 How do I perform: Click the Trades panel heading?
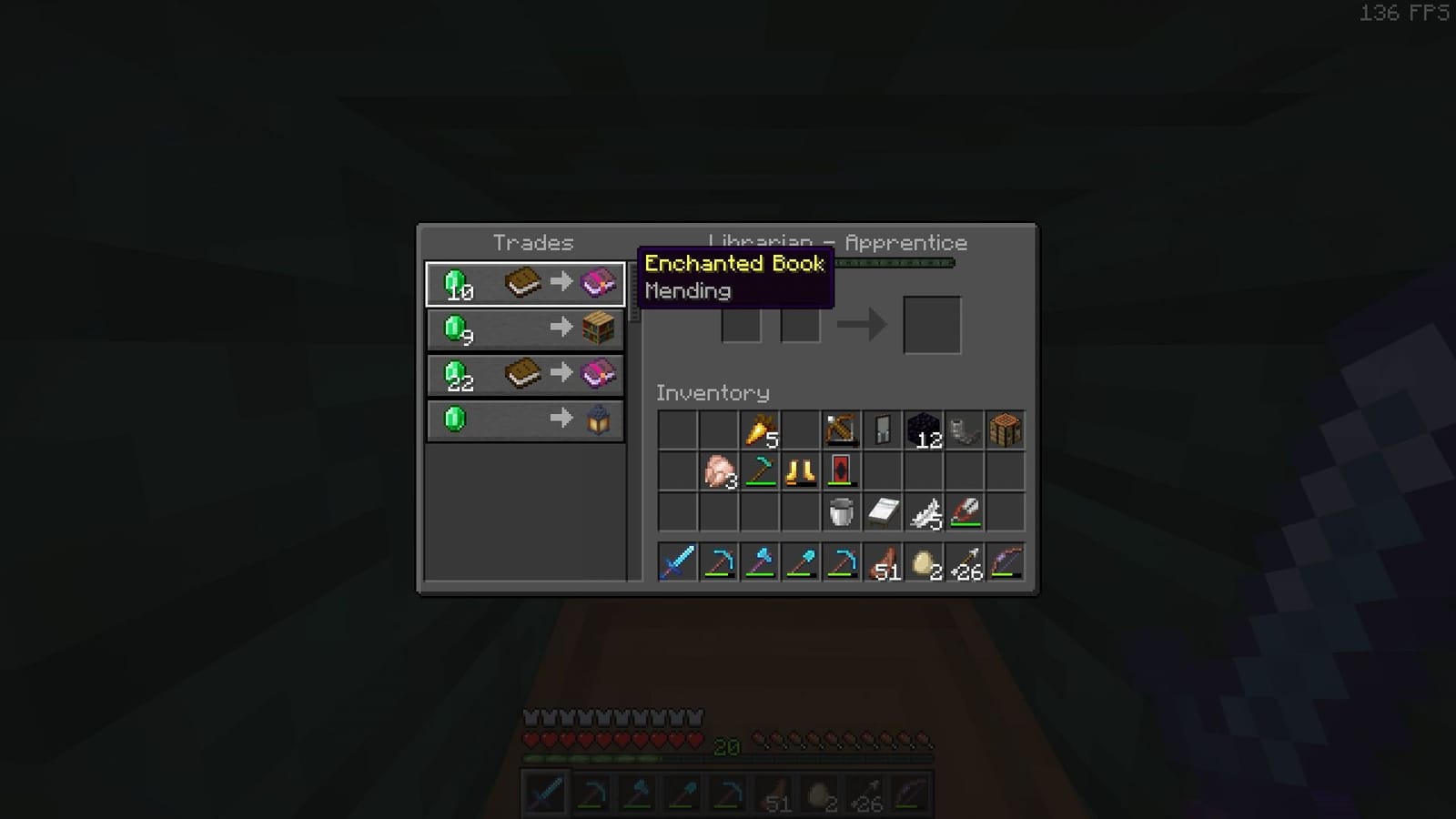pos(533,242)
